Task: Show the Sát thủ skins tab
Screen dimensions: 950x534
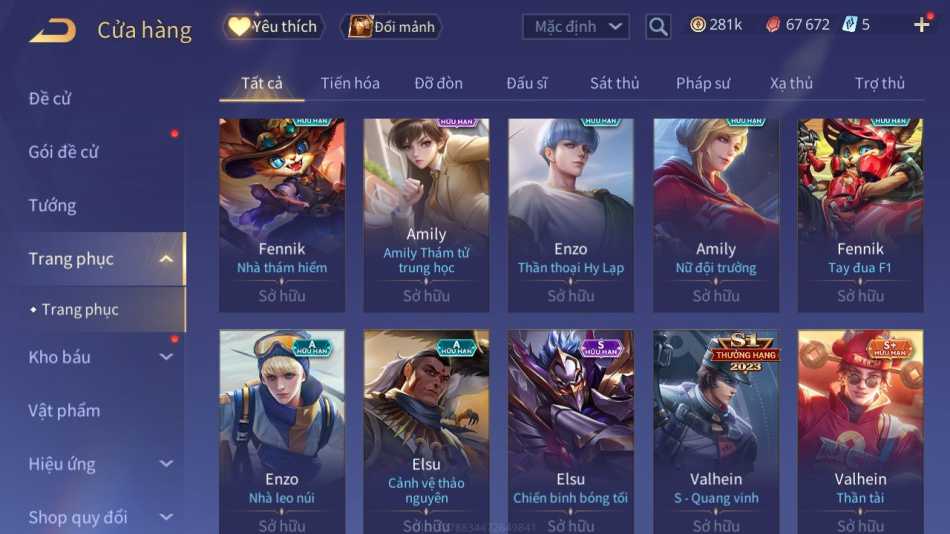Action: (x=614, y=83)
